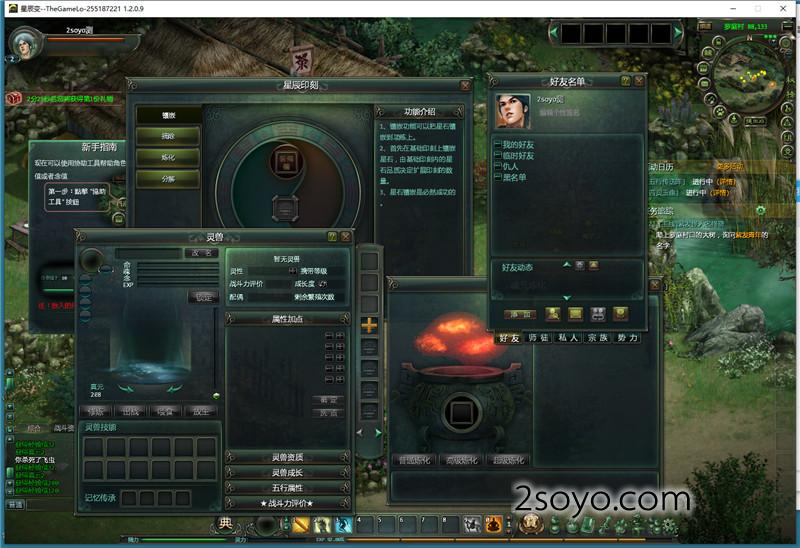Click the gold plus icon beside pet panel
Image resolution: width=800 pixels, height=548 pixels.
[369, 325]
